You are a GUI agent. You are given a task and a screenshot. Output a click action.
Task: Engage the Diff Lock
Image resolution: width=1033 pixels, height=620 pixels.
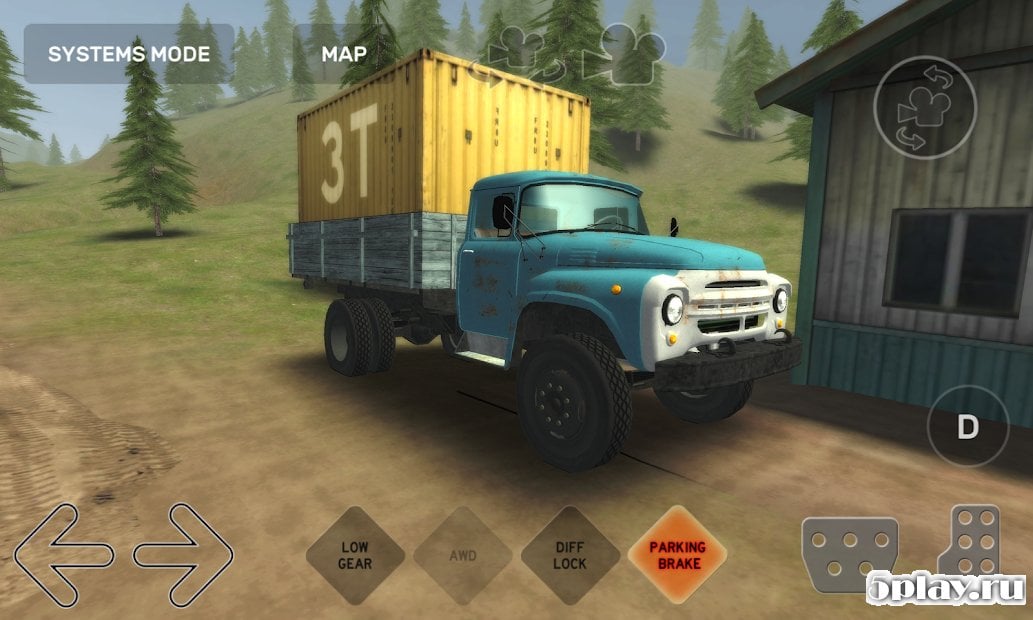(569, 555)
